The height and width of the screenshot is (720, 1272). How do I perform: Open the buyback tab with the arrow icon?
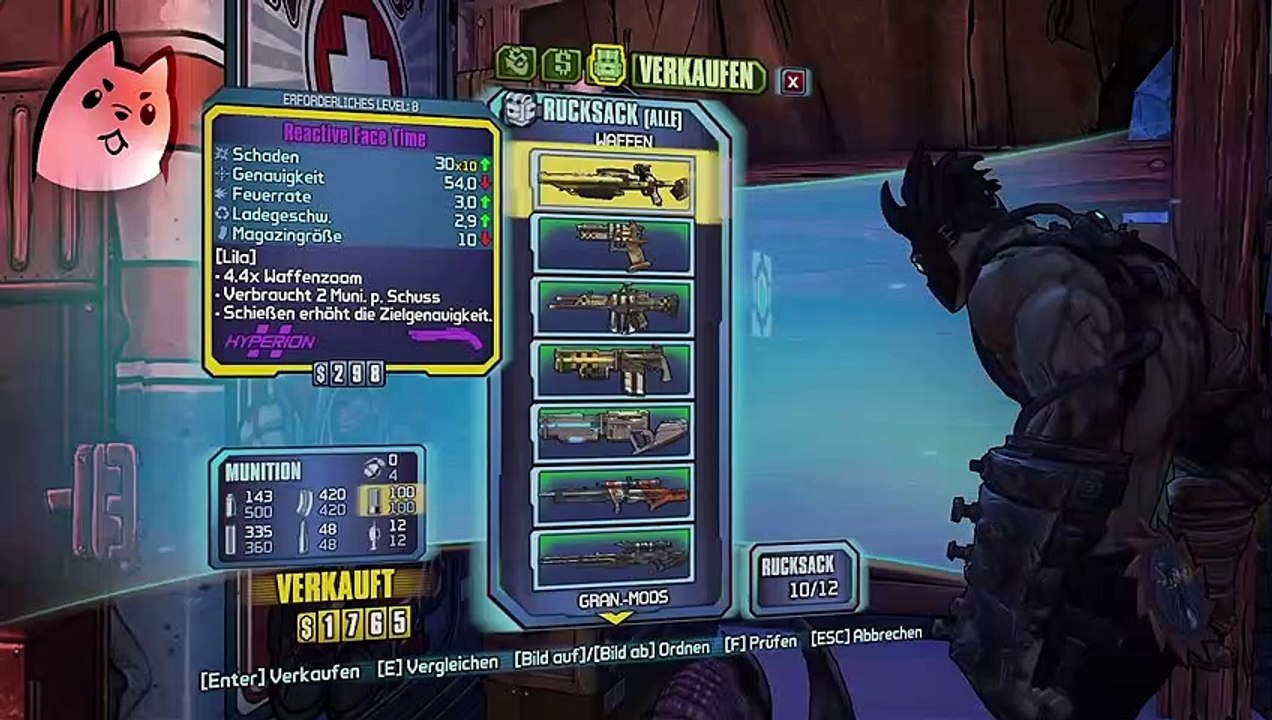pyautogui.click(x=515, y=64)
